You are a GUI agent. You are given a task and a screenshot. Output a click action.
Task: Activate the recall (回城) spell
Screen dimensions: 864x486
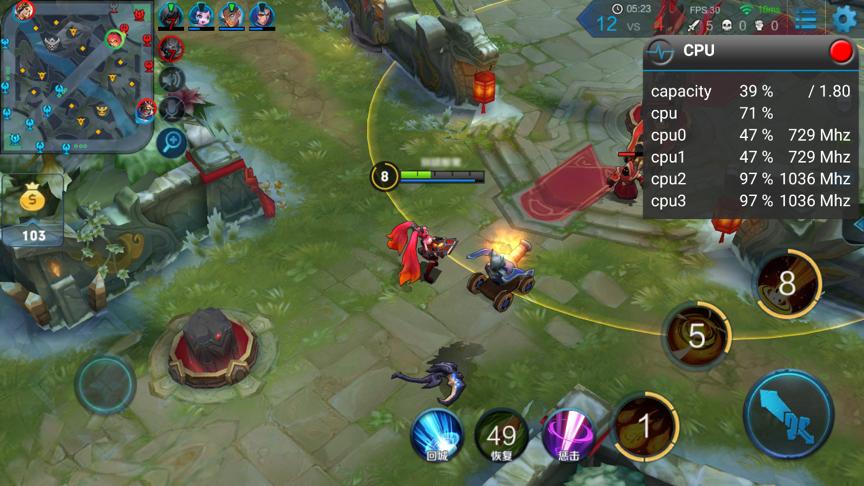pyautogui.click(x=437, y=433)
